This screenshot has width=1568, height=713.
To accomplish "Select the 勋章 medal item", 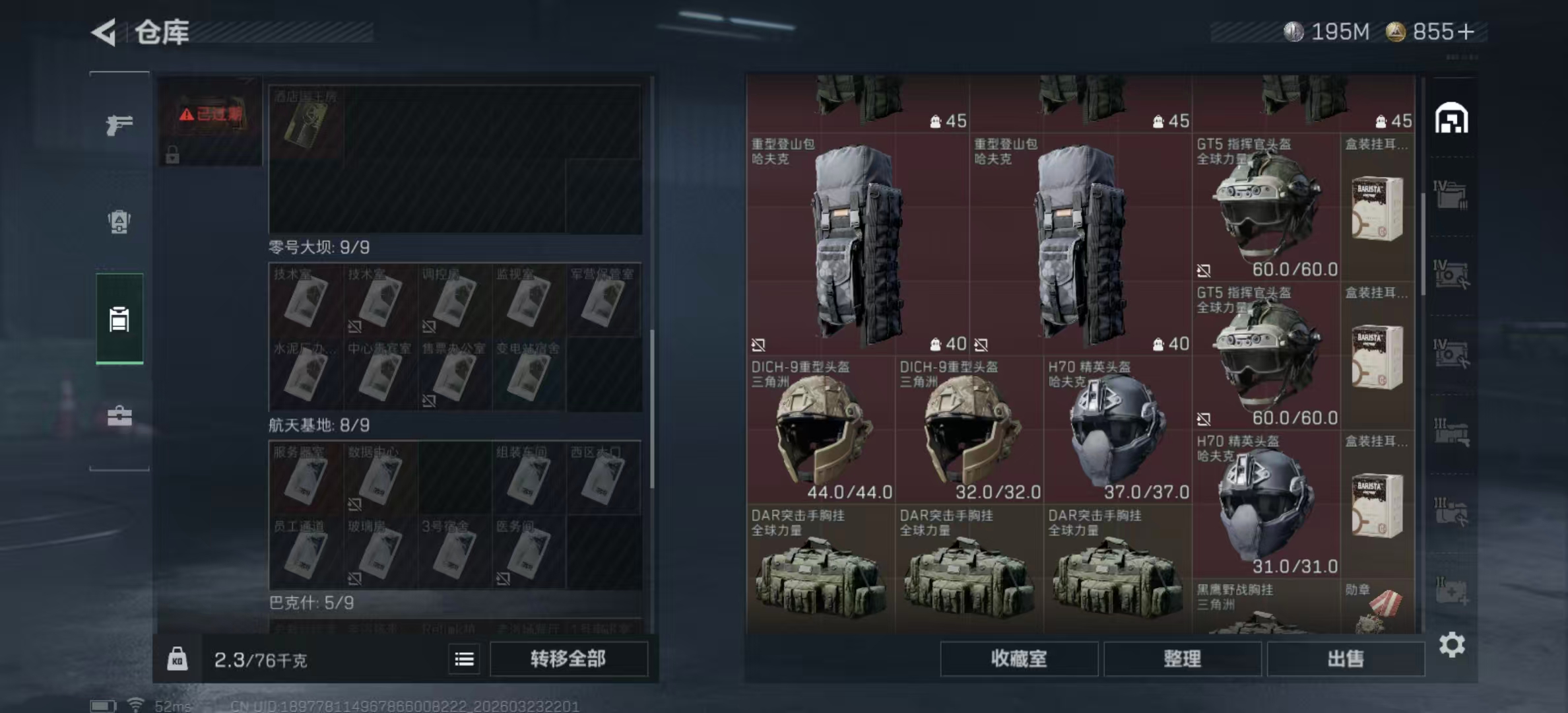I will (x=1378, y=607).
